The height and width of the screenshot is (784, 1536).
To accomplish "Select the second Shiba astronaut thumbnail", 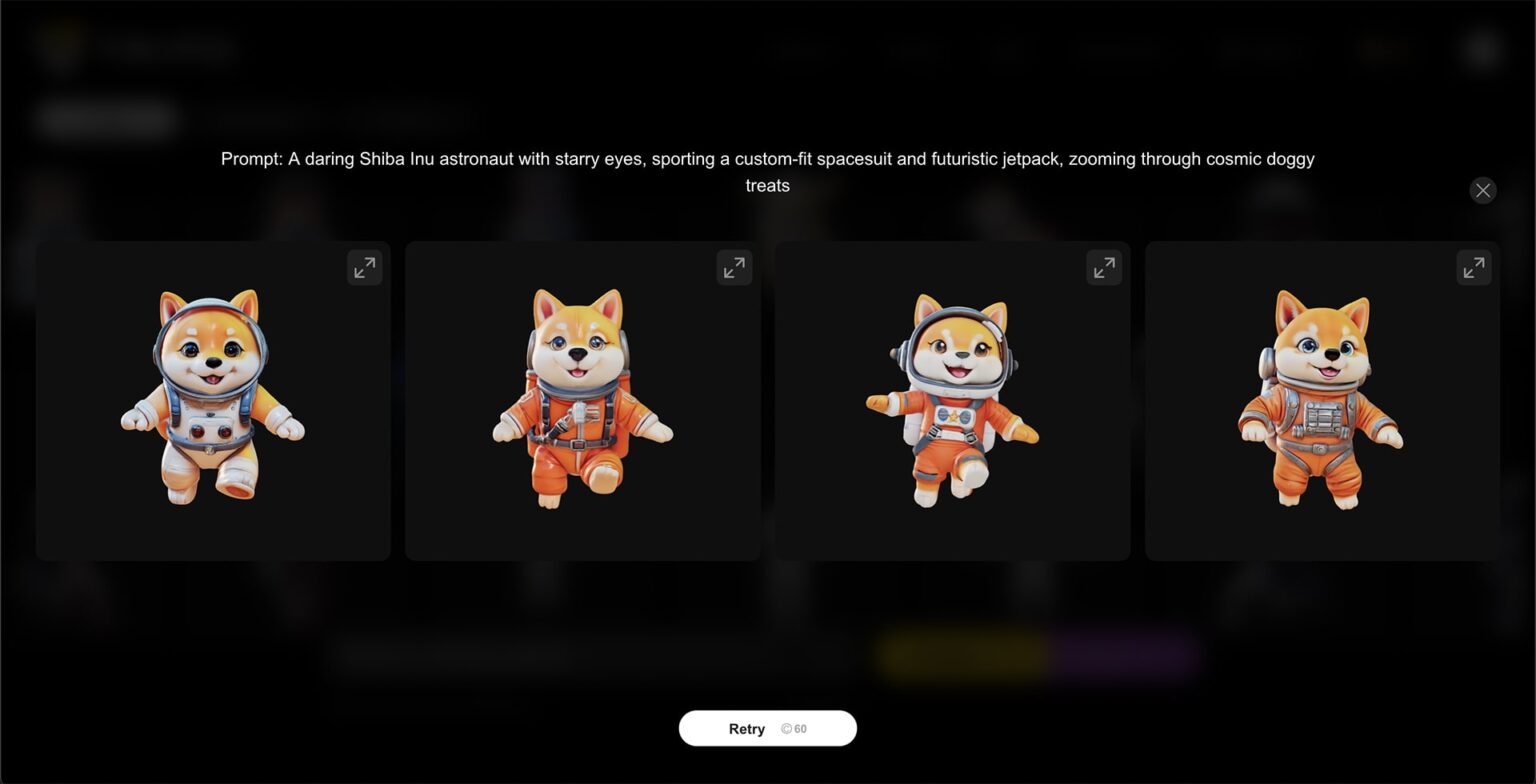I will (x=582, y=400).
